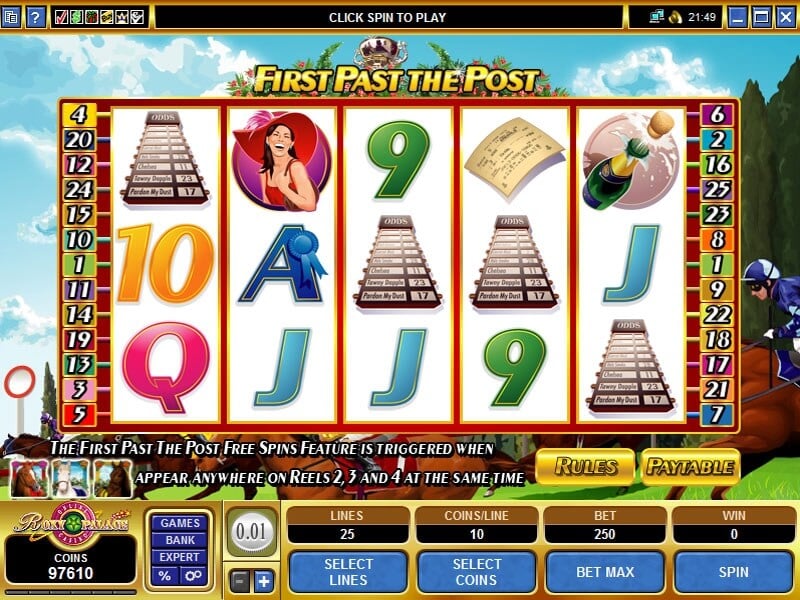Screen dimensions: 800x600
Task: Open the percent statistics button
Action: coord(165,576)
